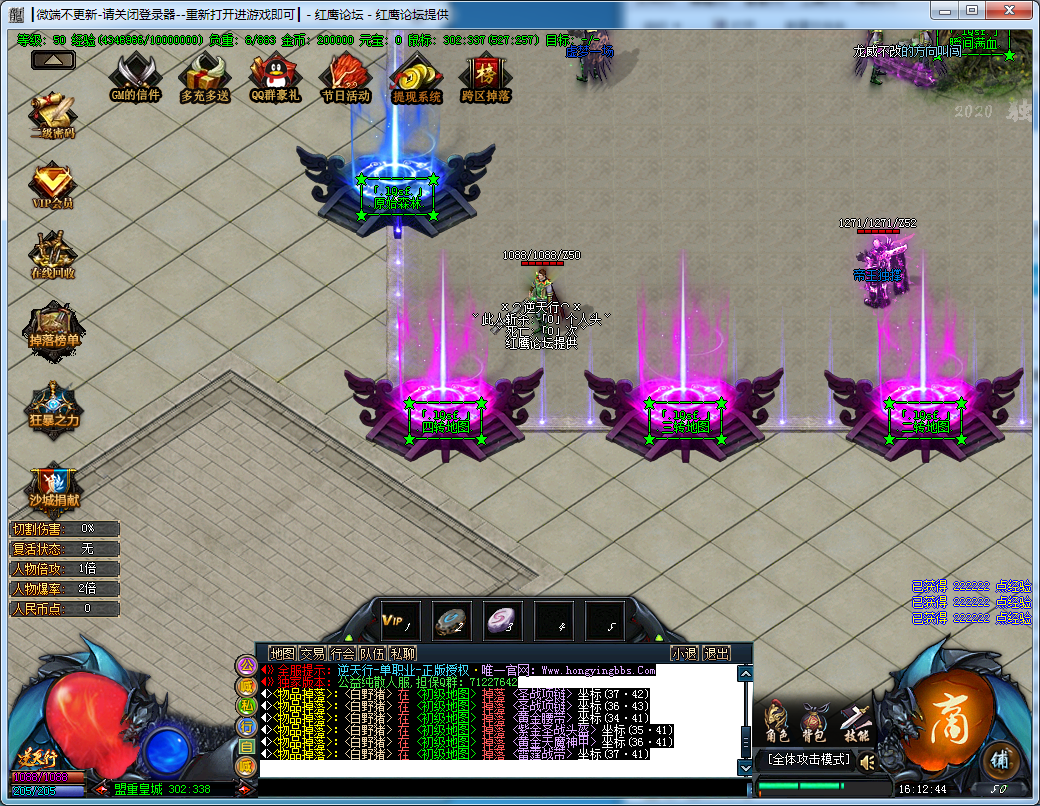Open the 沙城捐献 donation icon
Screen dimensions: 1040x806
(x=53, y=487)
